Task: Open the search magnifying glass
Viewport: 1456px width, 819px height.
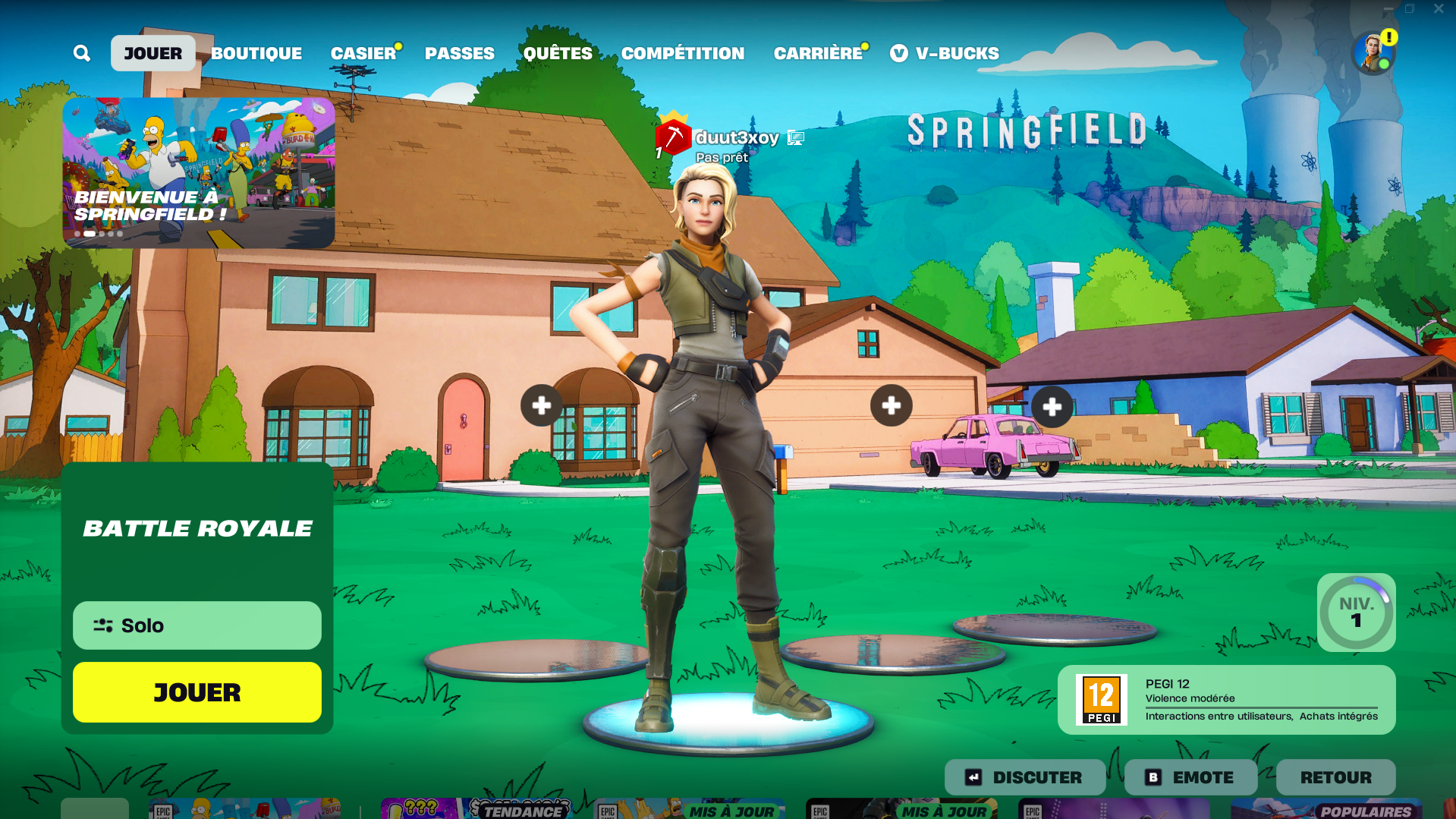Action: [82, 53]
